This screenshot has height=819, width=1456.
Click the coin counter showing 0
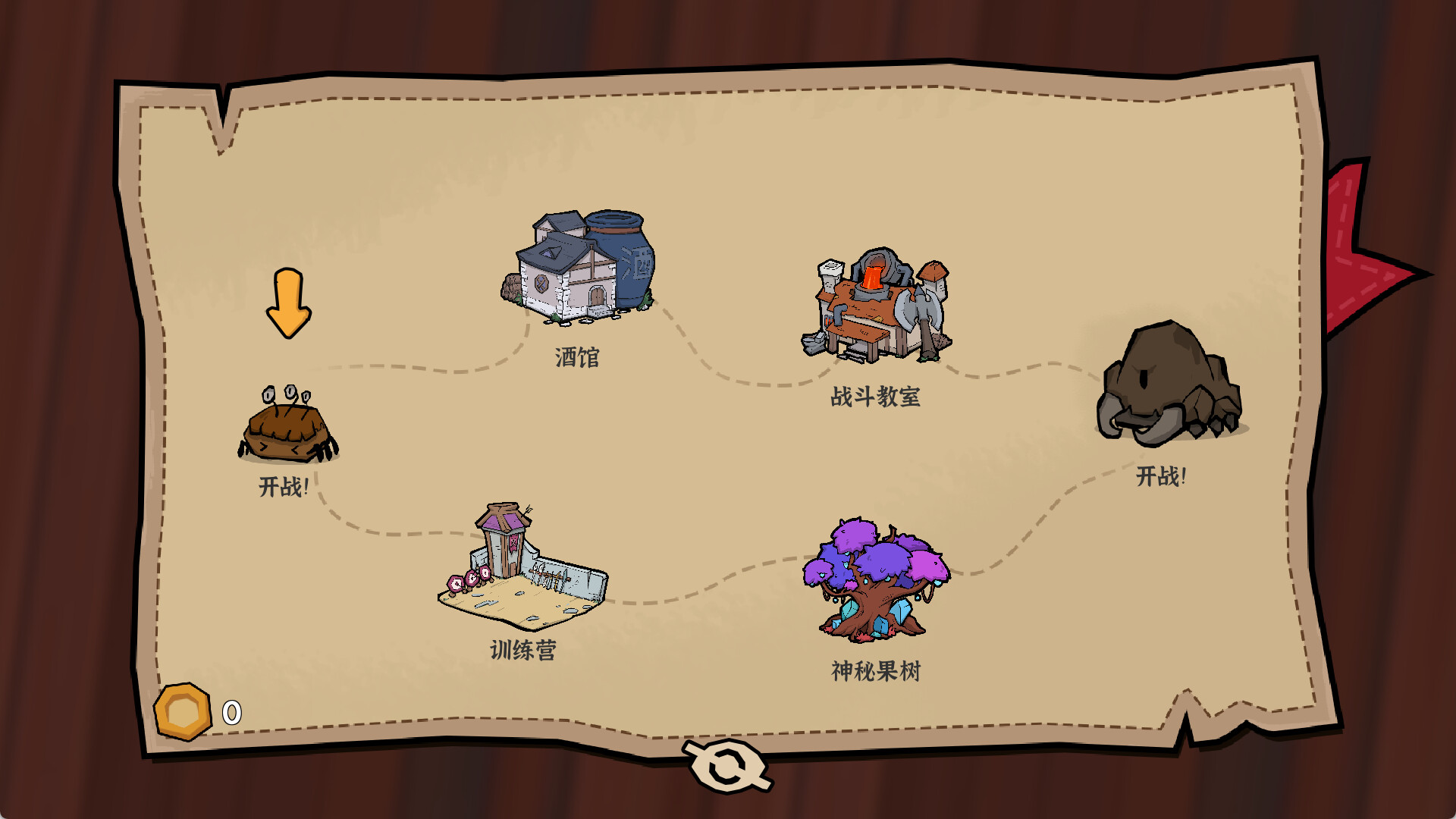pyautogui.click(x=230, y=711)
